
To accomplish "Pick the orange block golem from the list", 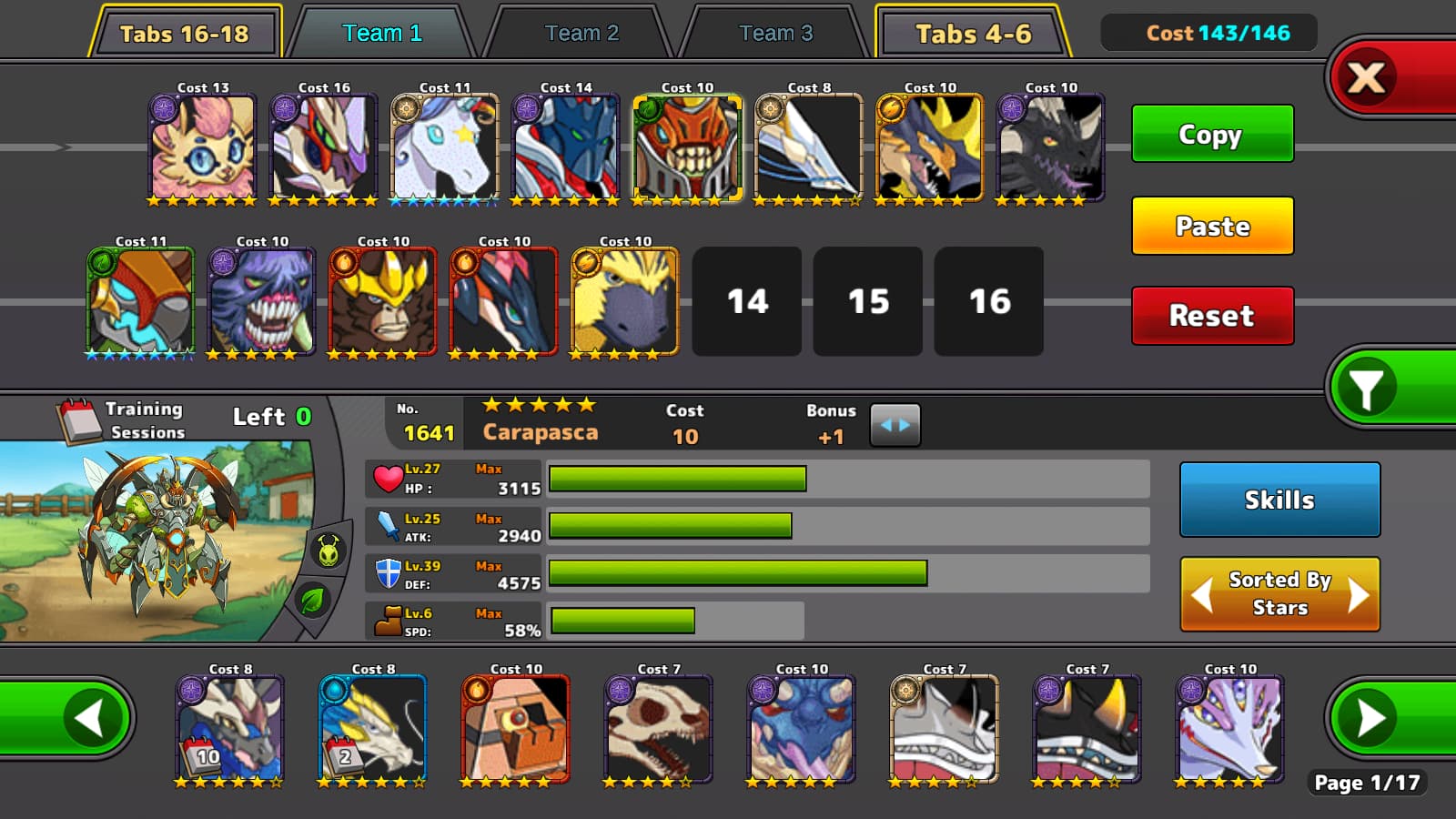I will click(x=516, y=728).
